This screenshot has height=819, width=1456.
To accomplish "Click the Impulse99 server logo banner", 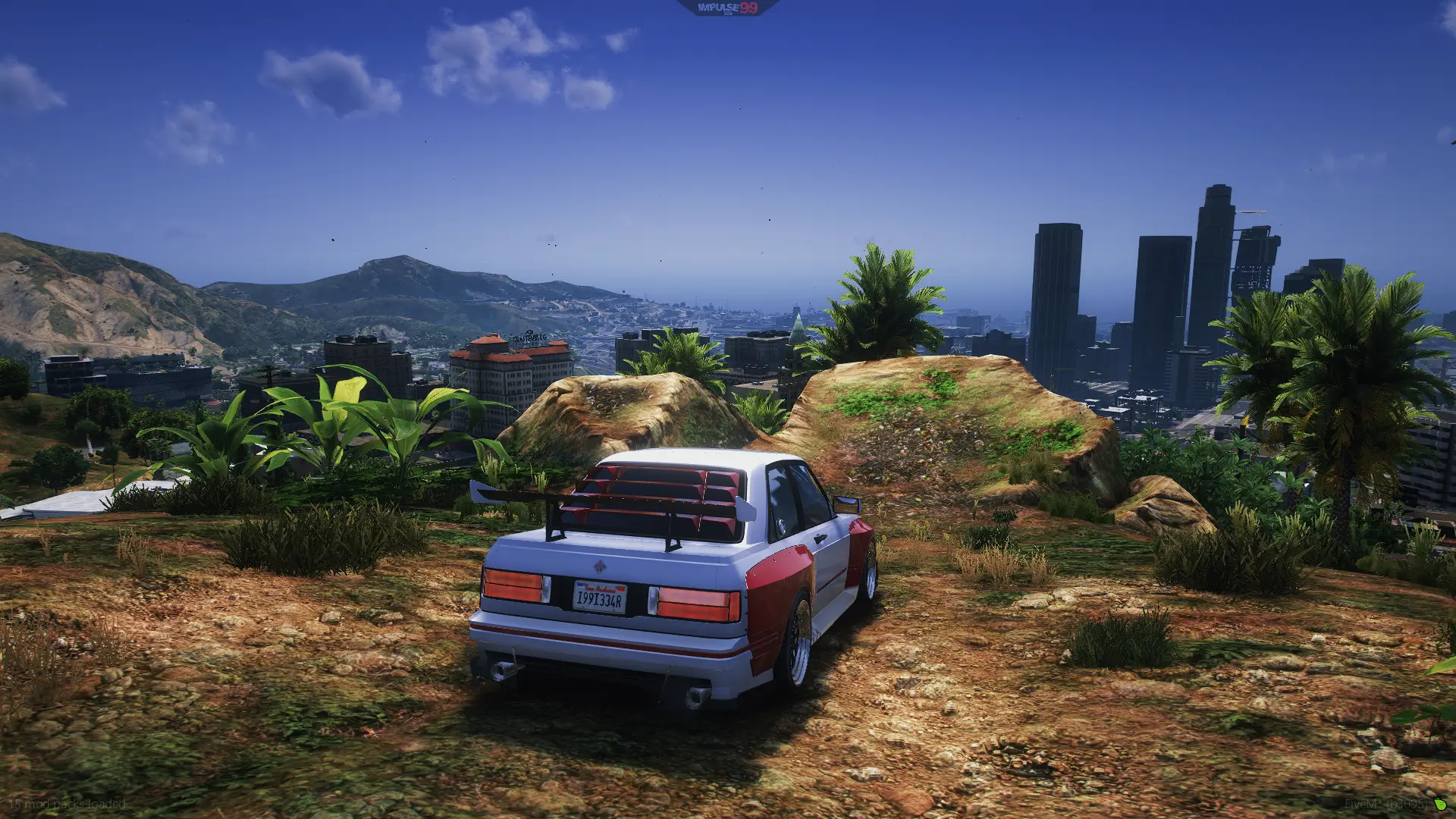I will (727, 8).
